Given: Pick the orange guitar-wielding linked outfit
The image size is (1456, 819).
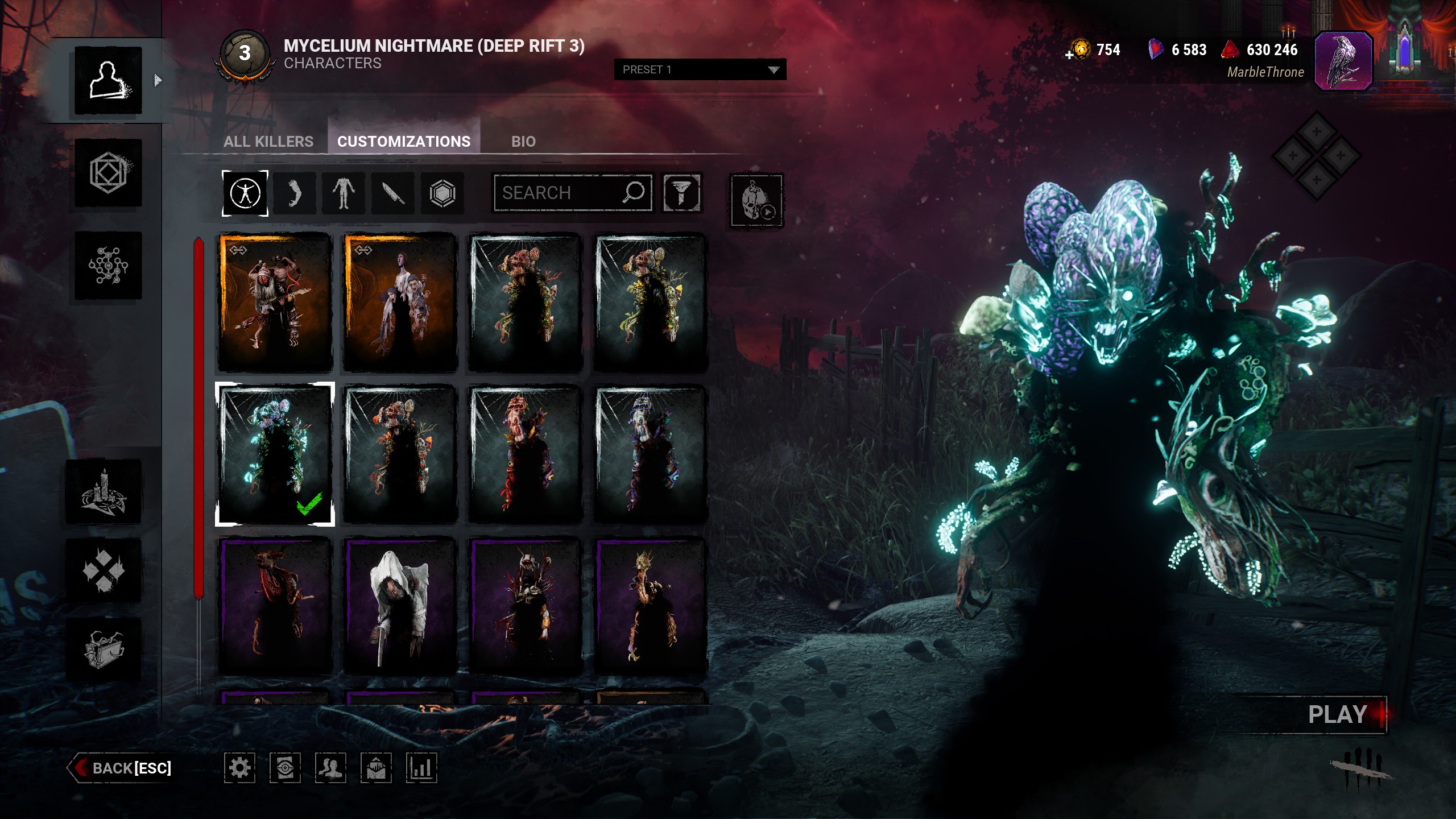Looking at the screenshot, I should (x=275, y=302).
